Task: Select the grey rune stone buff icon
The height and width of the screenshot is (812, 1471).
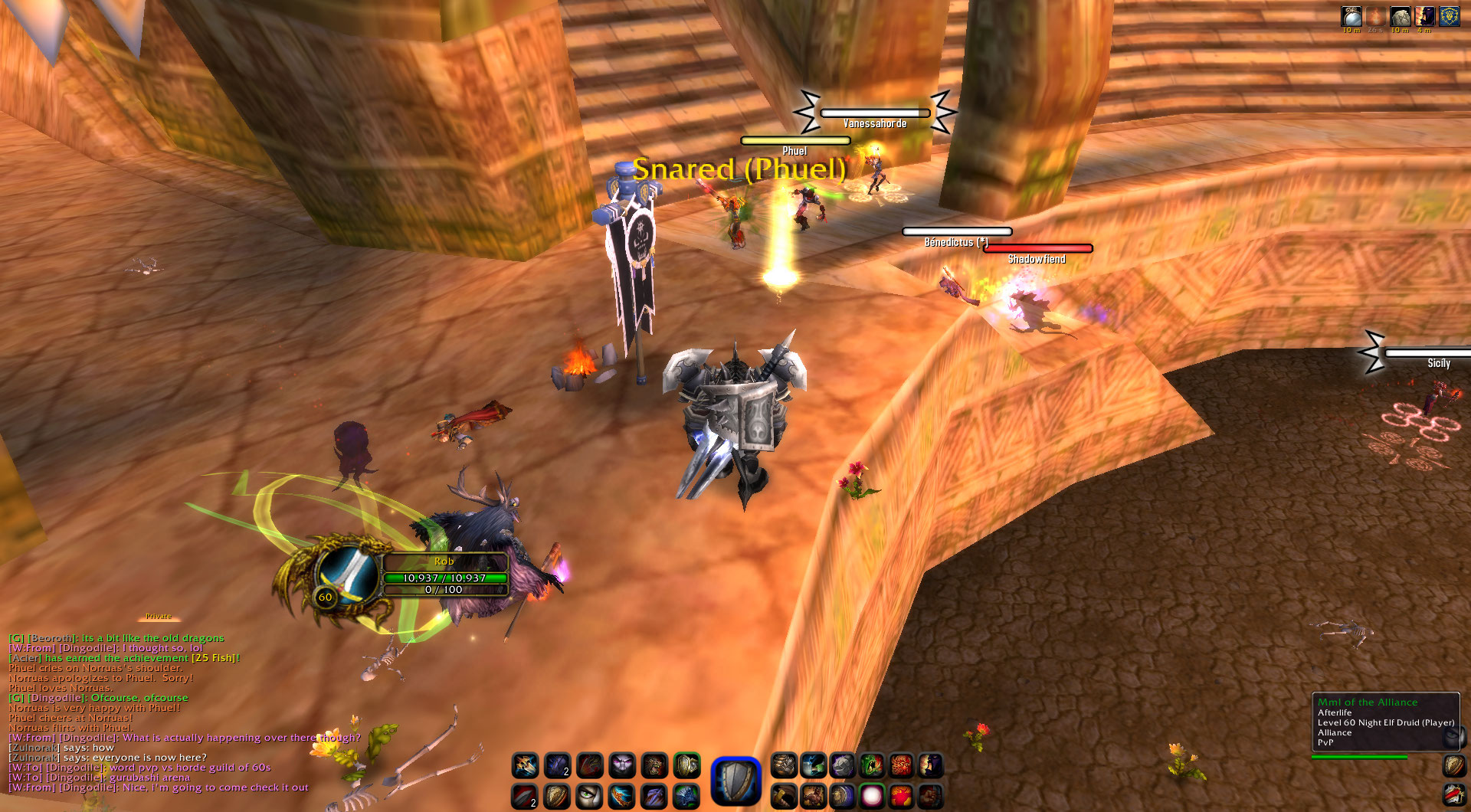Action: click(1400, 17)
